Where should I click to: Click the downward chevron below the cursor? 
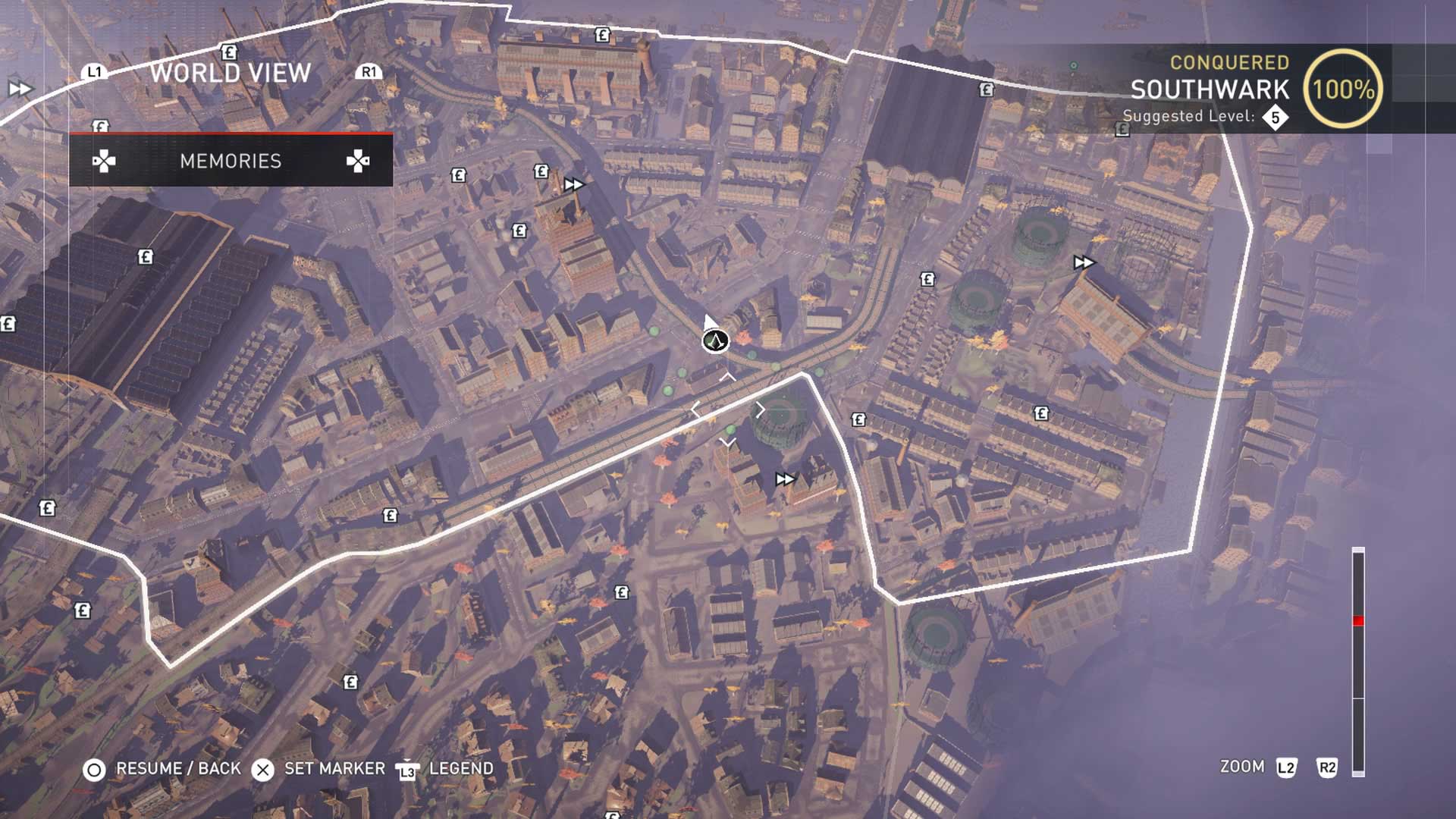click(x=729, y=441)
